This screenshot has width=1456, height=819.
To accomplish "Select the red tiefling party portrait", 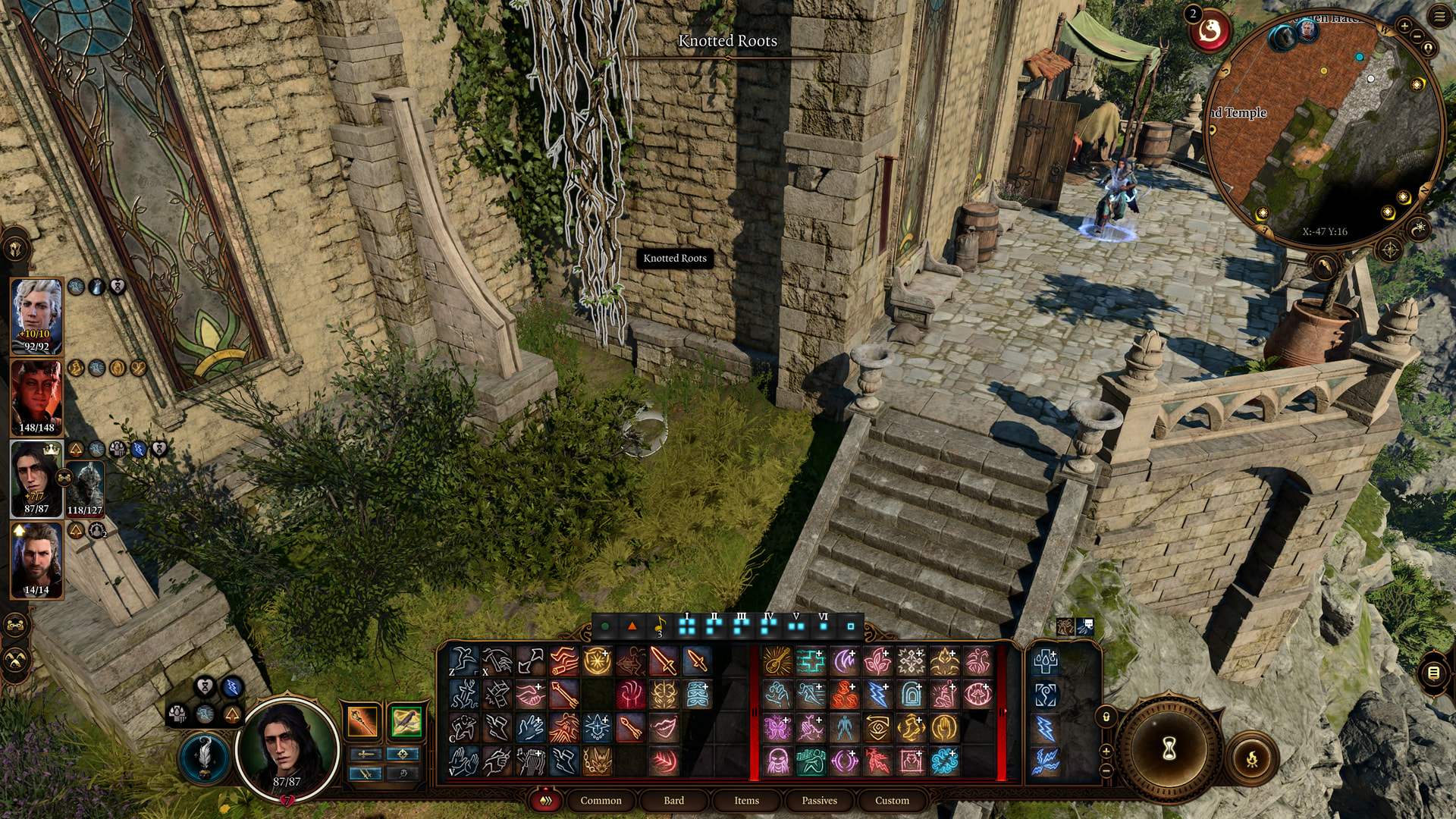I will [36, 396].
